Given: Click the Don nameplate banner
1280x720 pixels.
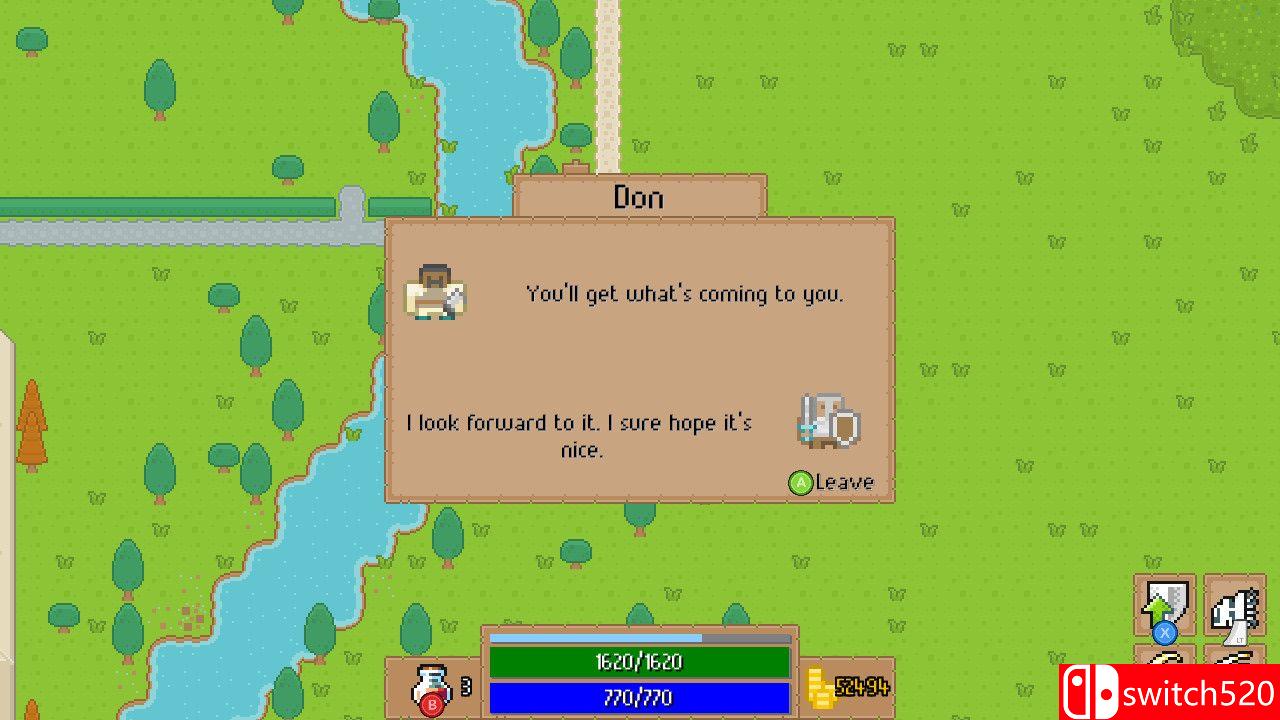Looking at the screenshot, I should (x=638, y=197).
